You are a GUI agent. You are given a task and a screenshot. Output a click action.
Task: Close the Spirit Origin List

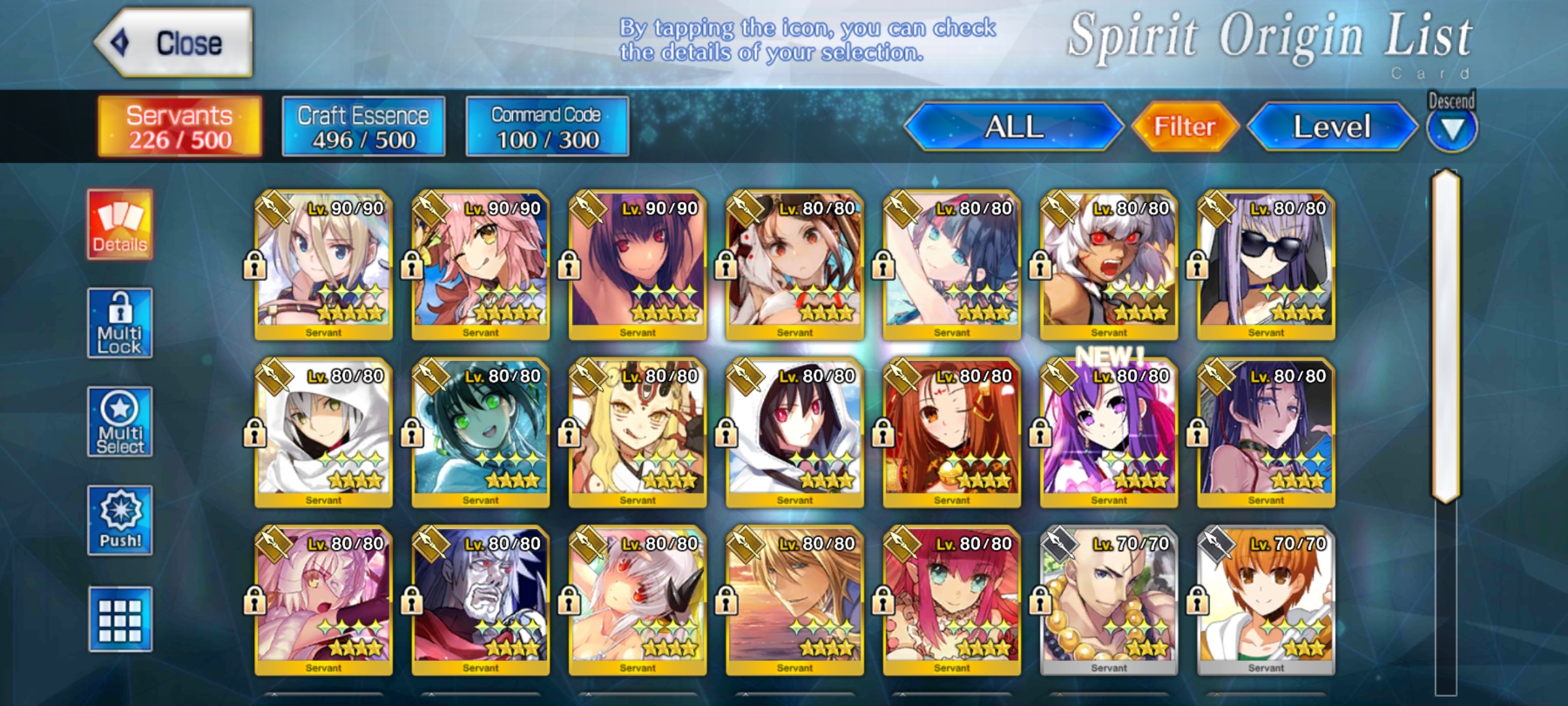coord(174,43)
